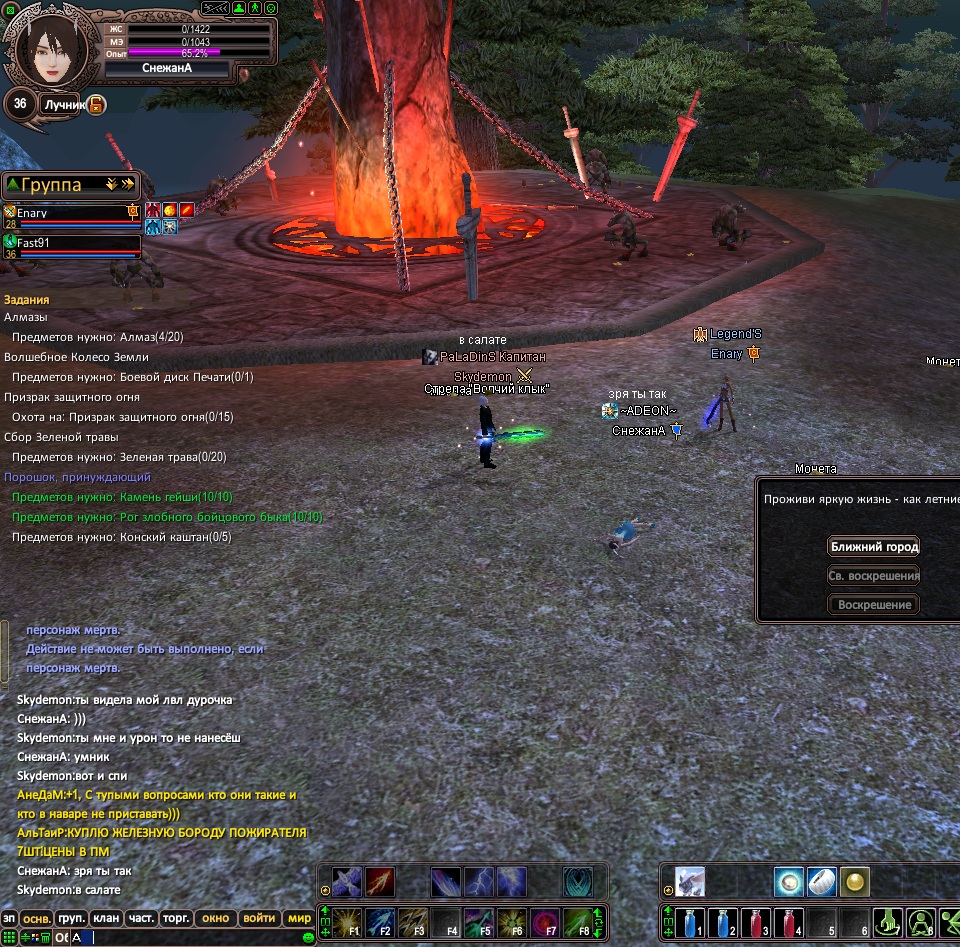Click the Воскрешение resurrection button
Viewport: 960px width, 947px height.
pyautogui.click(x=874, y=605)
